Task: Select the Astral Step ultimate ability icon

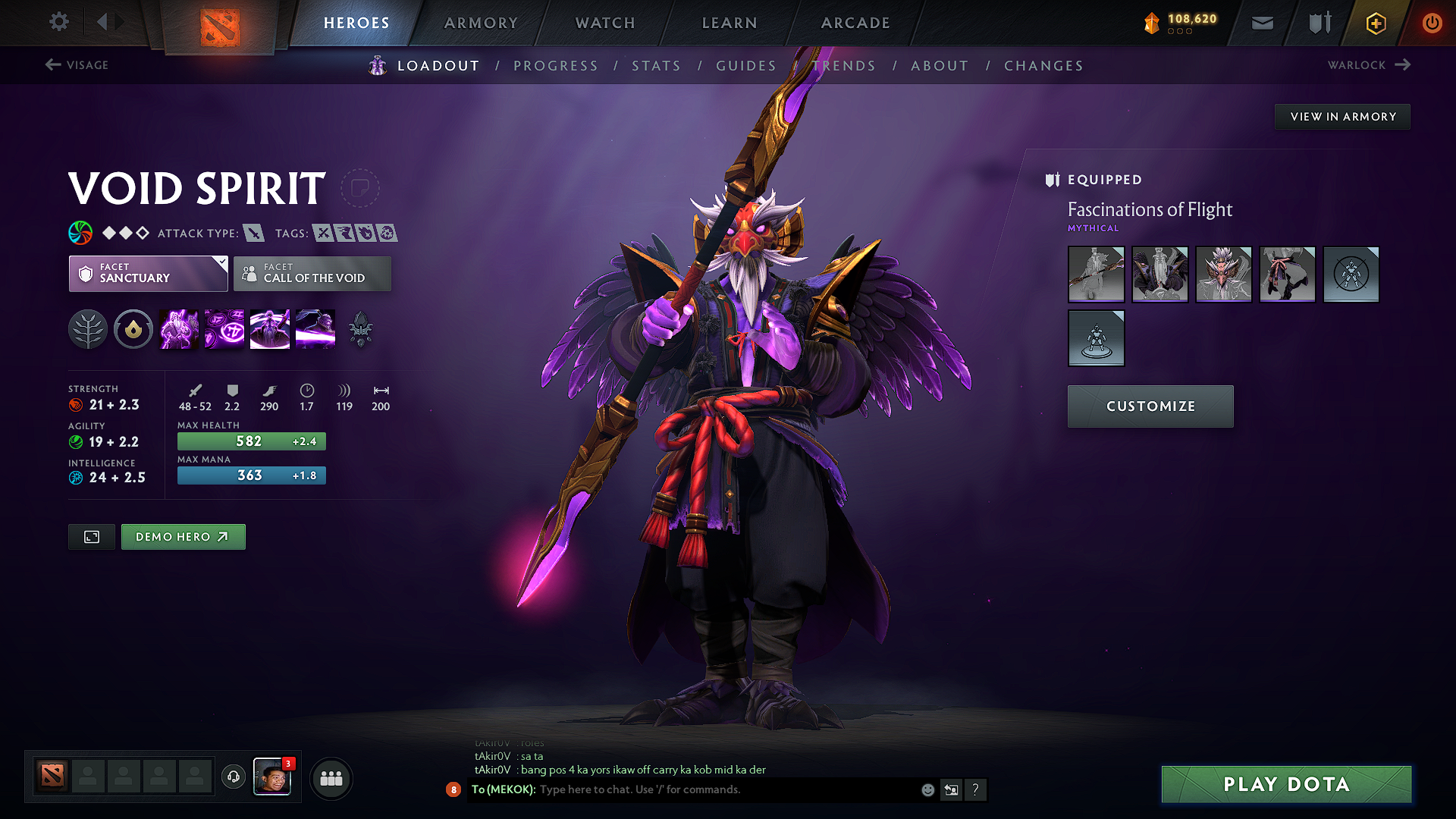Action: [315, 328]
